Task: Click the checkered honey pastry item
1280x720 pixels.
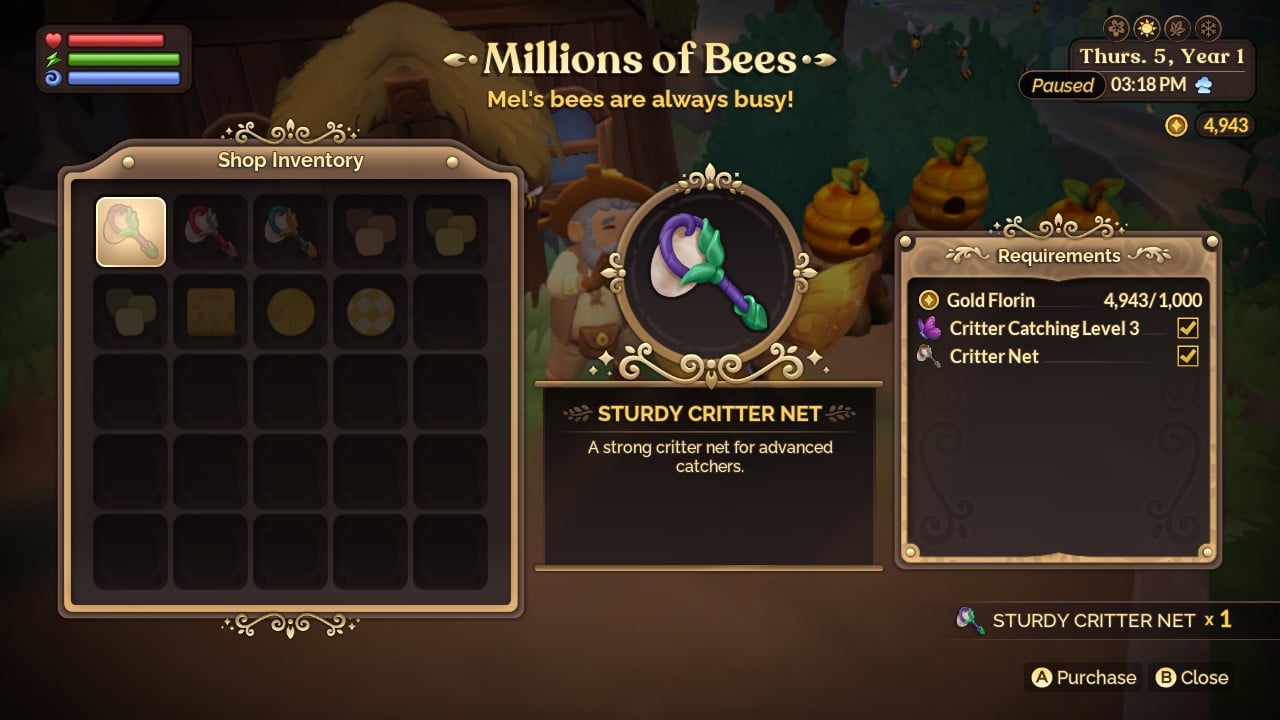Action: 370,312
